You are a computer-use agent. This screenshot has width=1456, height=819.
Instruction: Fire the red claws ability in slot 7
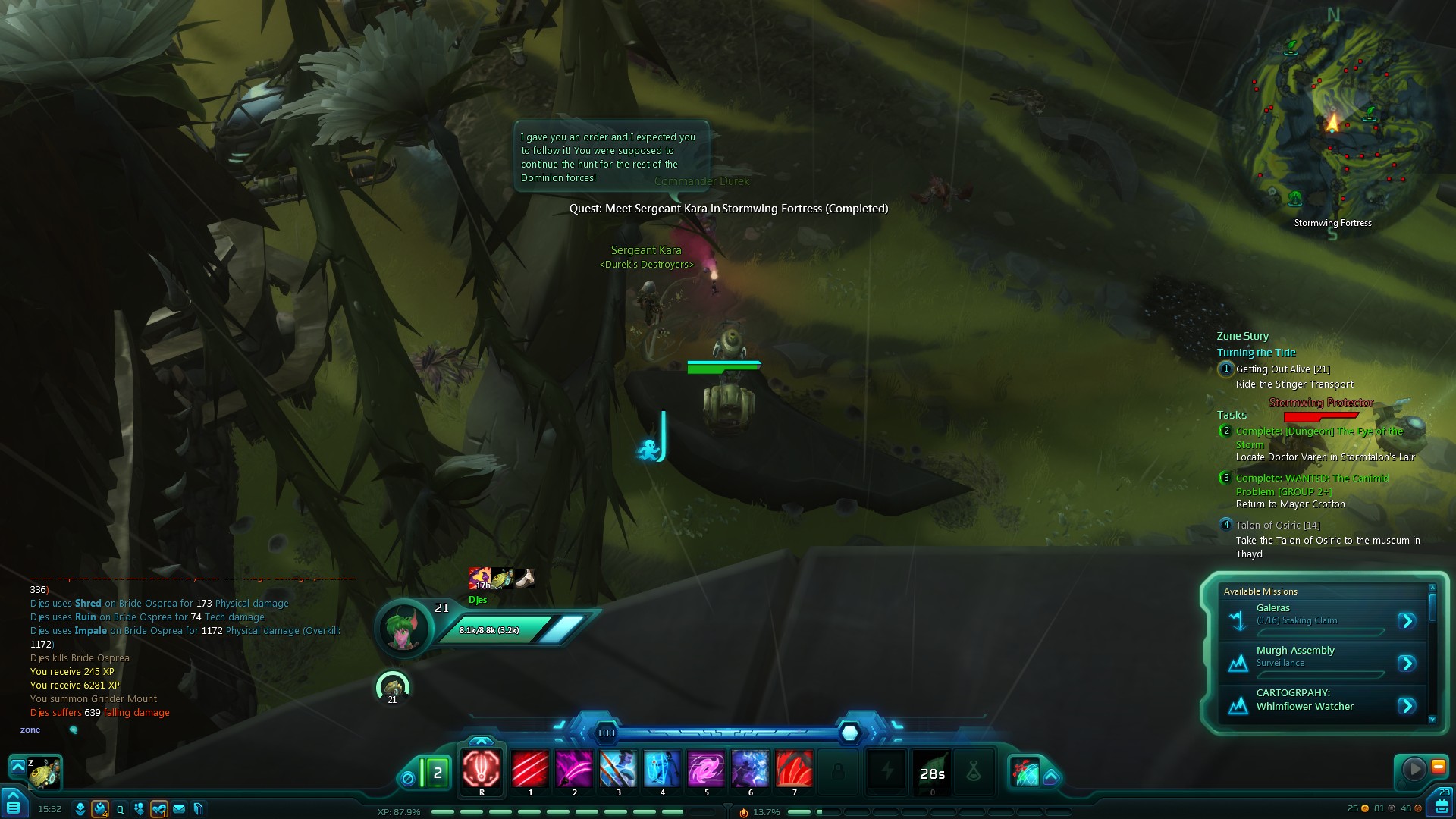tap(794, 769)
